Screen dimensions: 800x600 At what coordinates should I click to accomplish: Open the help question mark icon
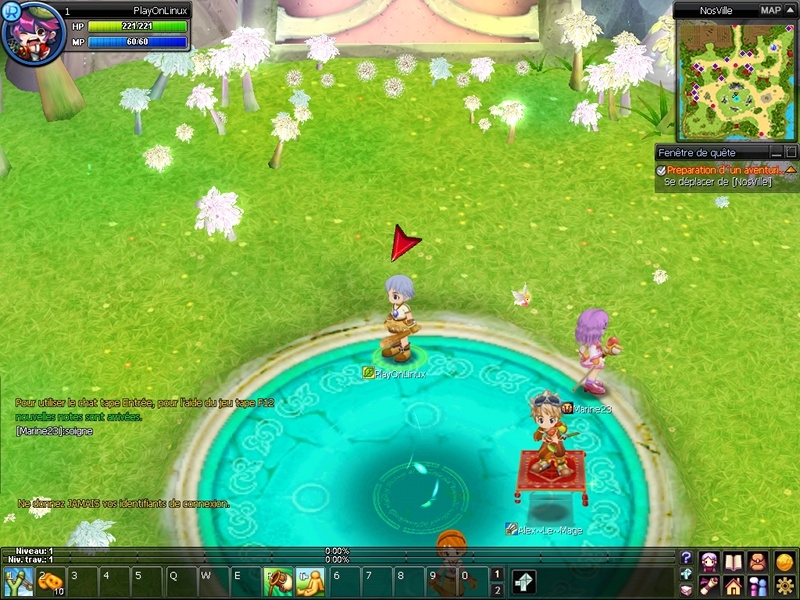click(686, 558)
